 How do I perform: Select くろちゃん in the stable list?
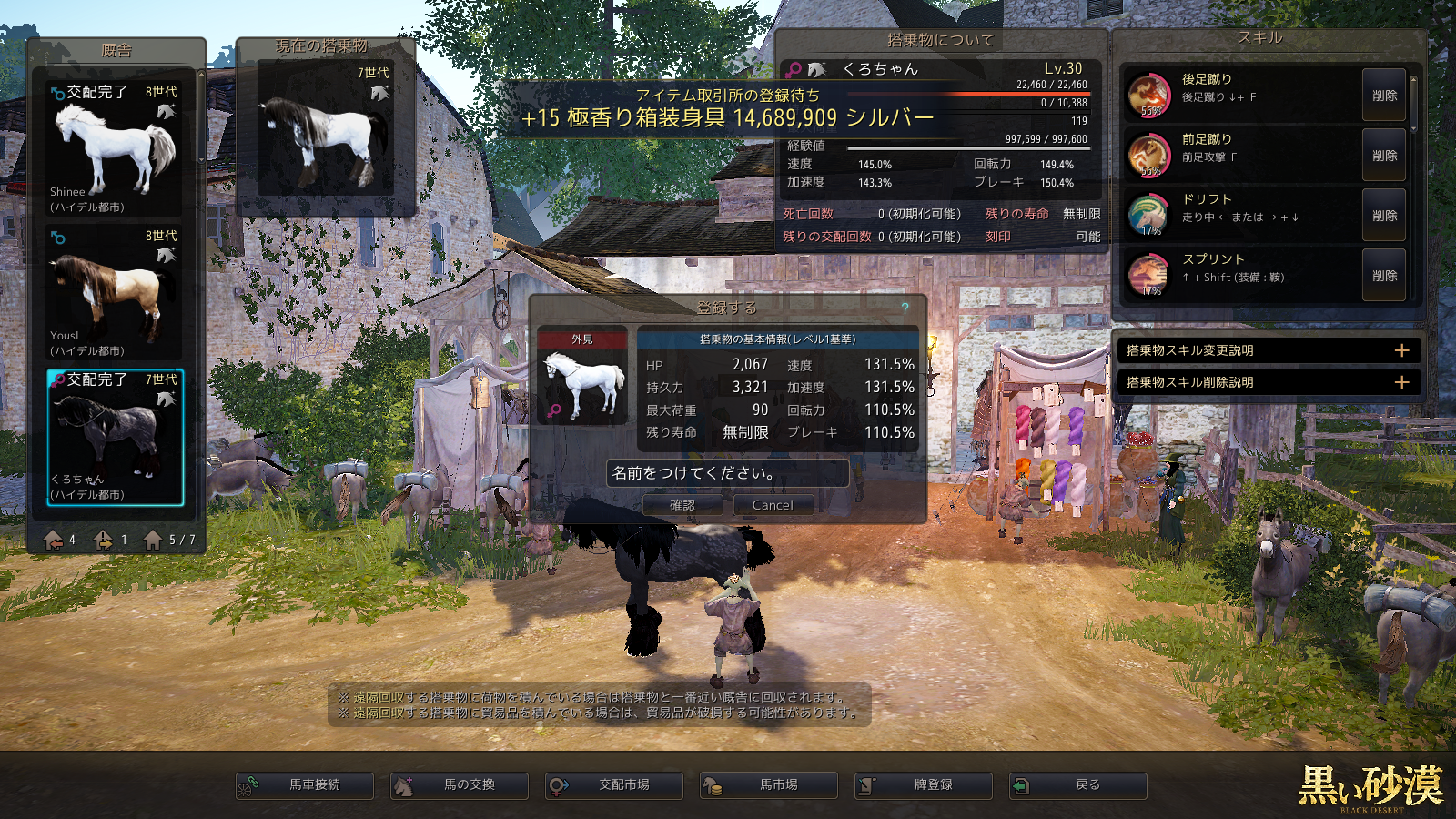click(115, 437)
